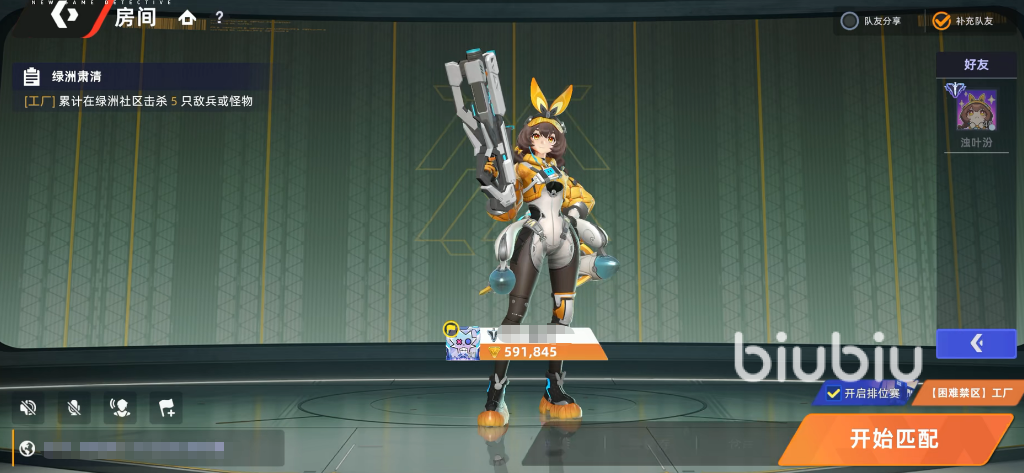Image resolution: width=1024 pixels, height=473 pixels.
Task: Collapse the friends sidebar with the blue arrow
Action: click(976, 344)
